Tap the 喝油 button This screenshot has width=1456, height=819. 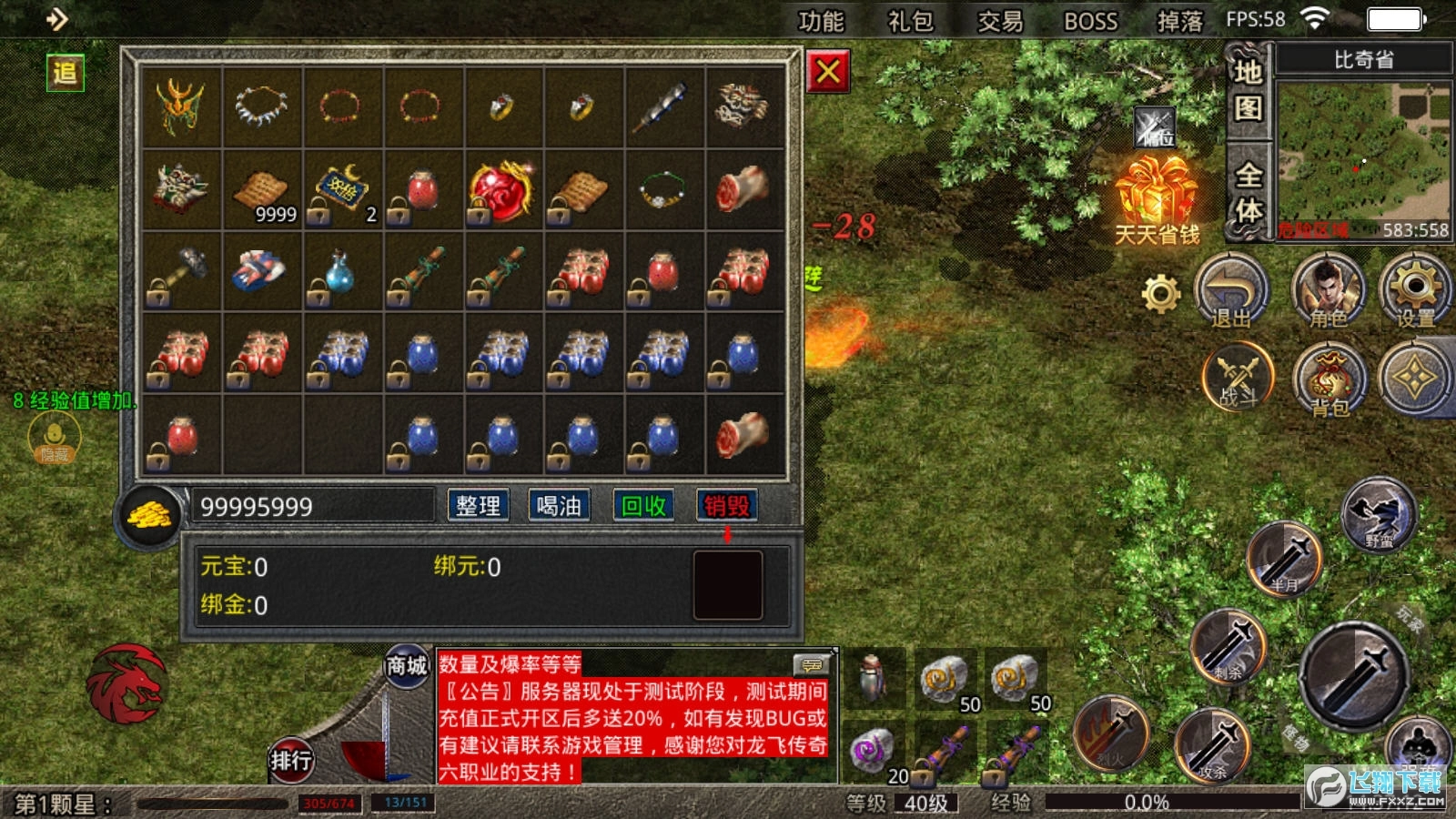pos(559,506)
